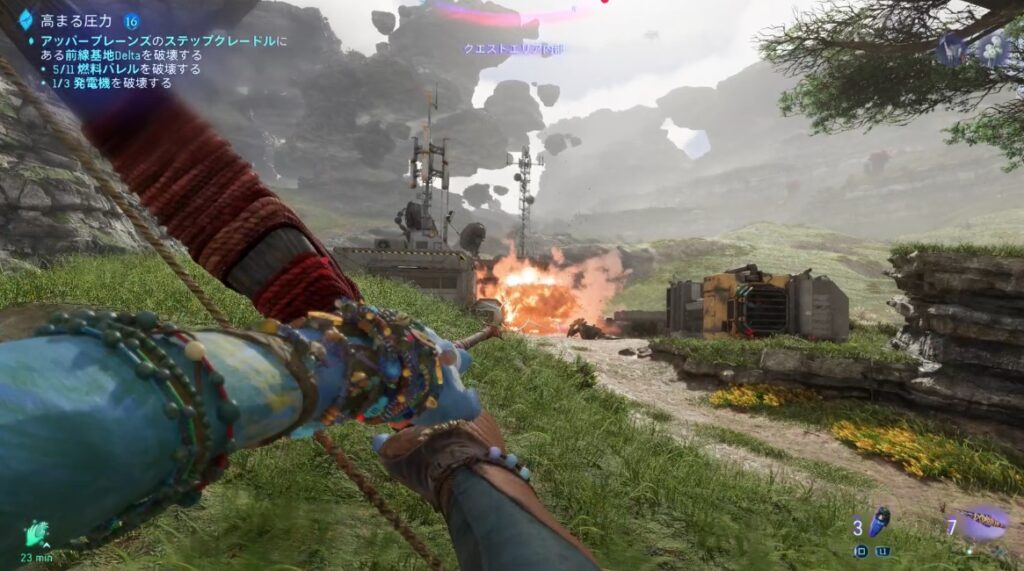Open the 高まる圧力 quest tracker title

pos(76,20)
